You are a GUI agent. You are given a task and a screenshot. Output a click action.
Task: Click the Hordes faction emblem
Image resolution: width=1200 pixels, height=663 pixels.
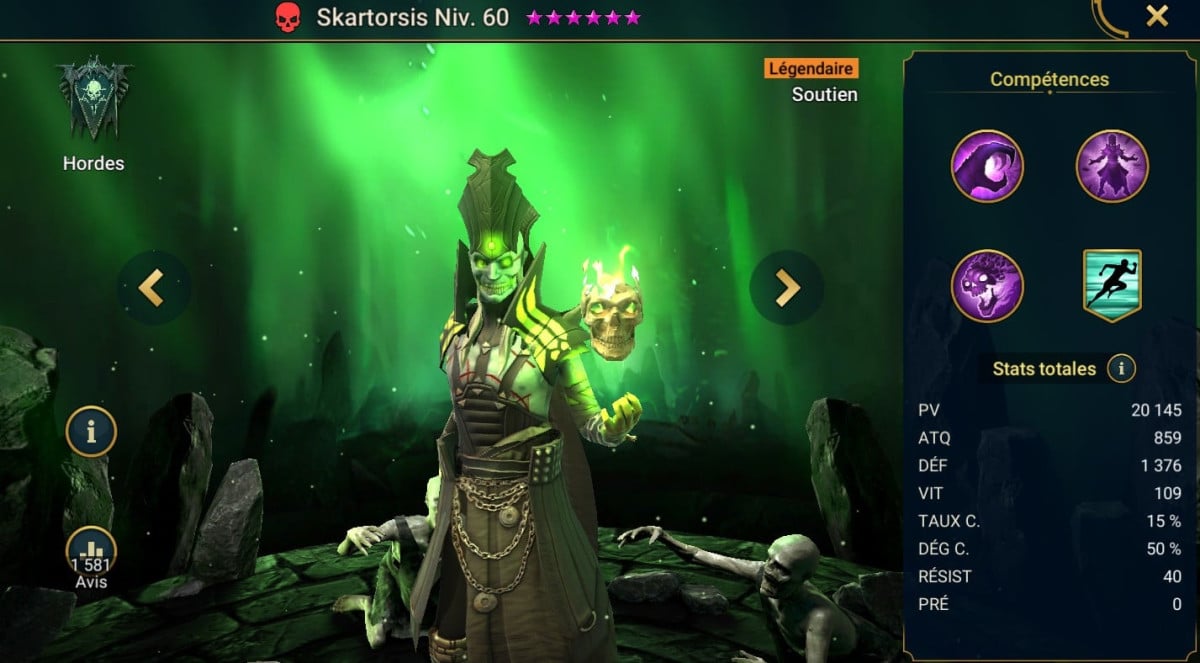(x=93, y=100)
